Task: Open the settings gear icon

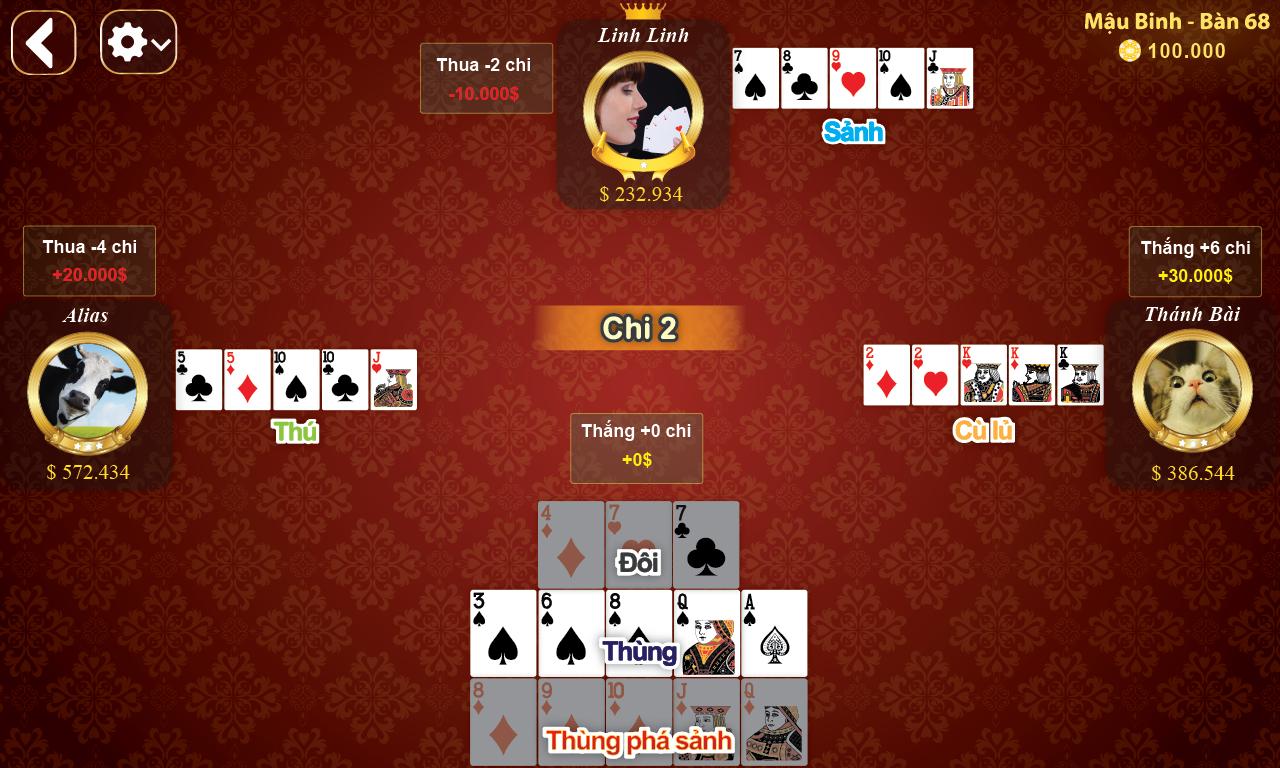Action: point(130,42)
